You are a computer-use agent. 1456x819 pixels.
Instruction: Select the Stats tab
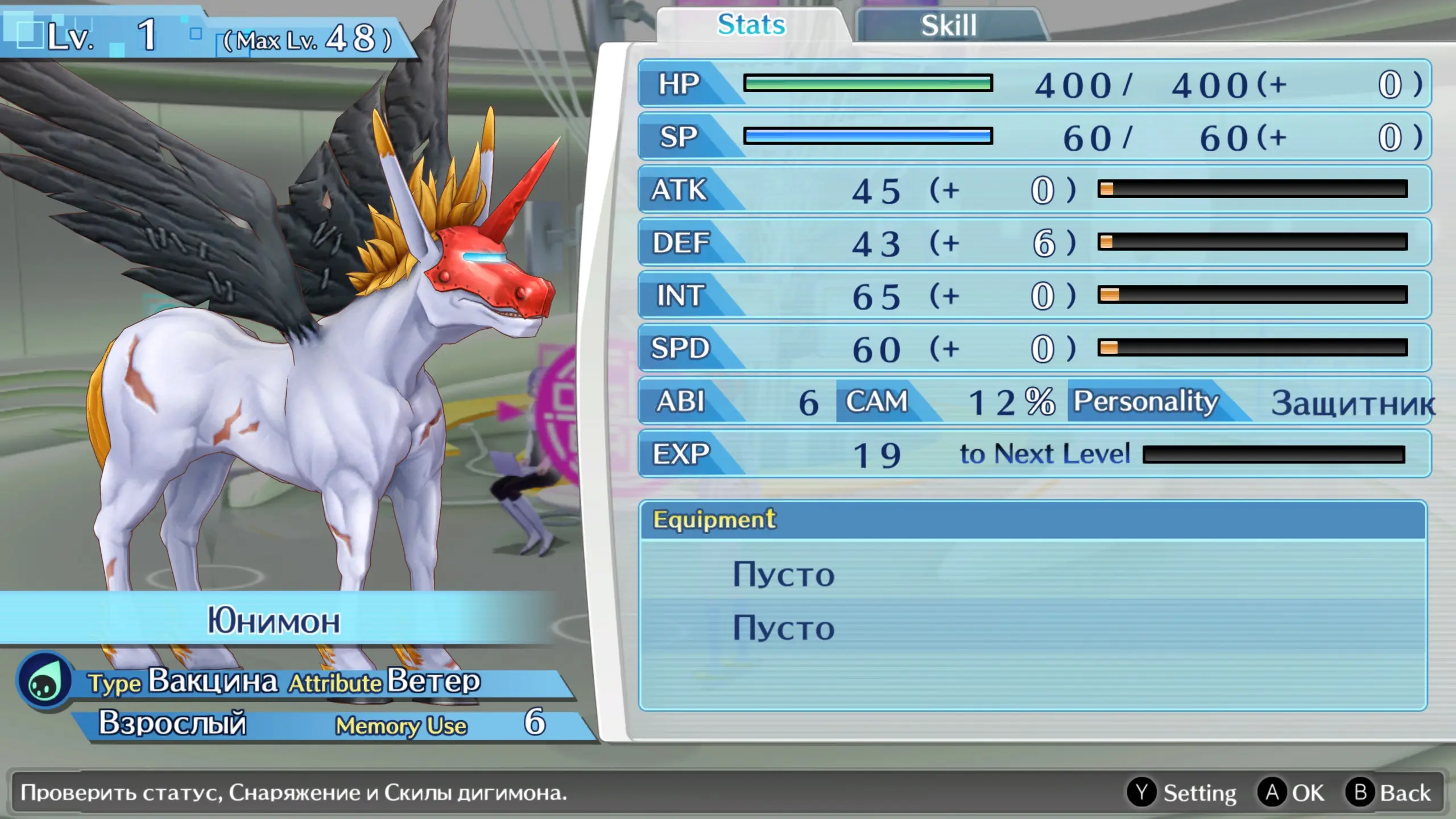click(751, 26)
